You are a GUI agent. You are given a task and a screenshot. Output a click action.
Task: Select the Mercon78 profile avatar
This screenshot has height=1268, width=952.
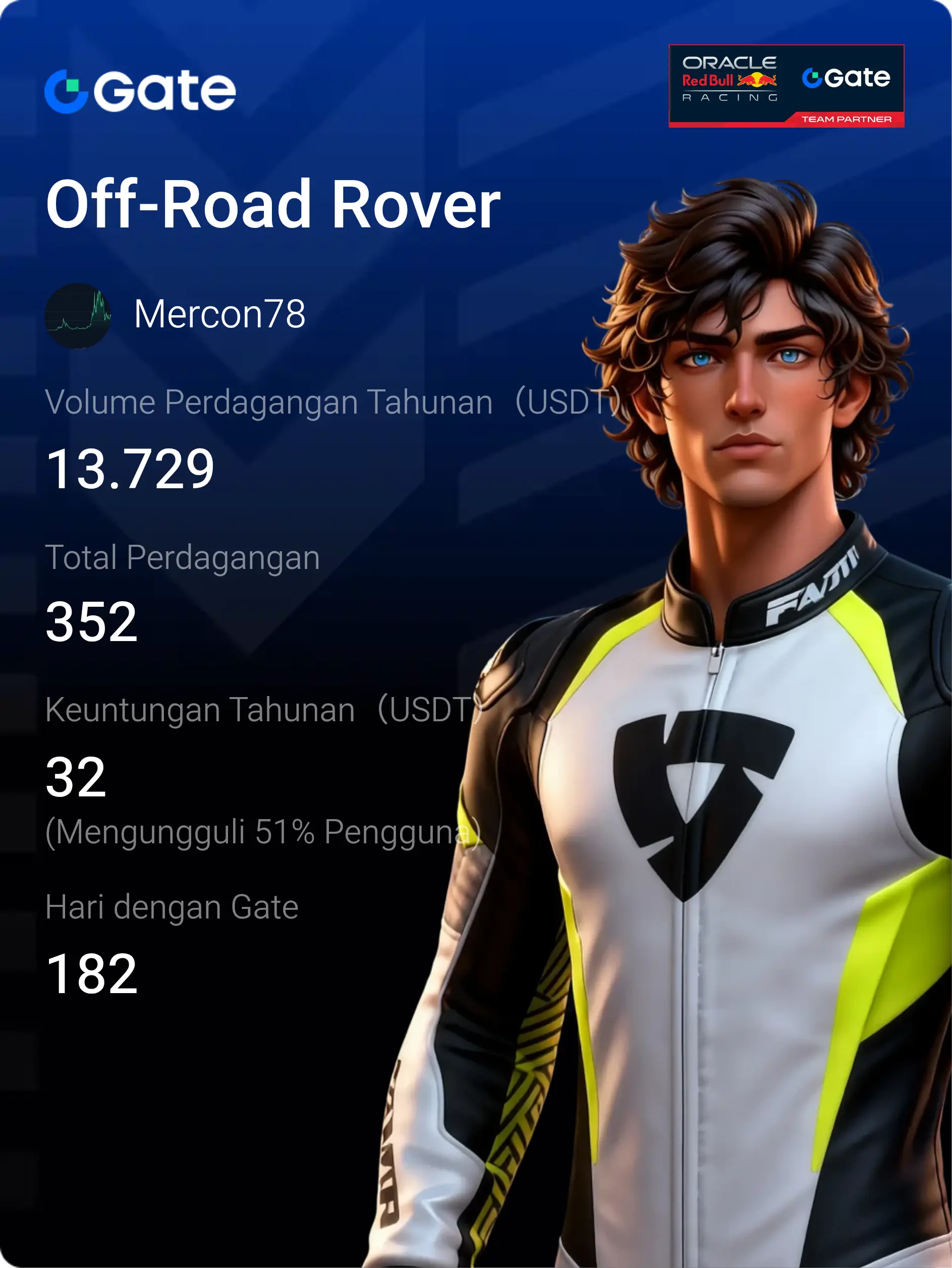(78, 315)
